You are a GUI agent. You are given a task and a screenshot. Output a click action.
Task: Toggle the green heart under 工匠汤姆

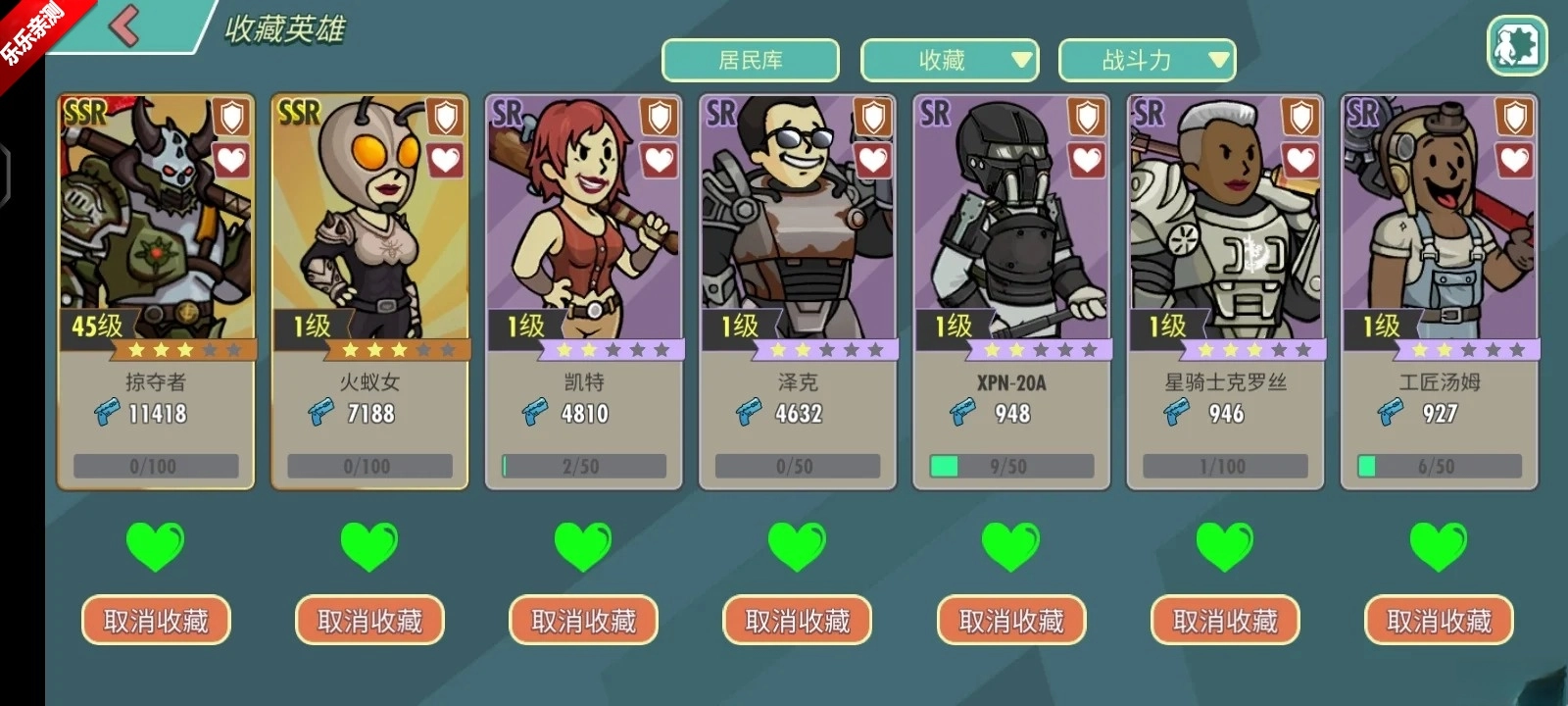point(1437,547)
